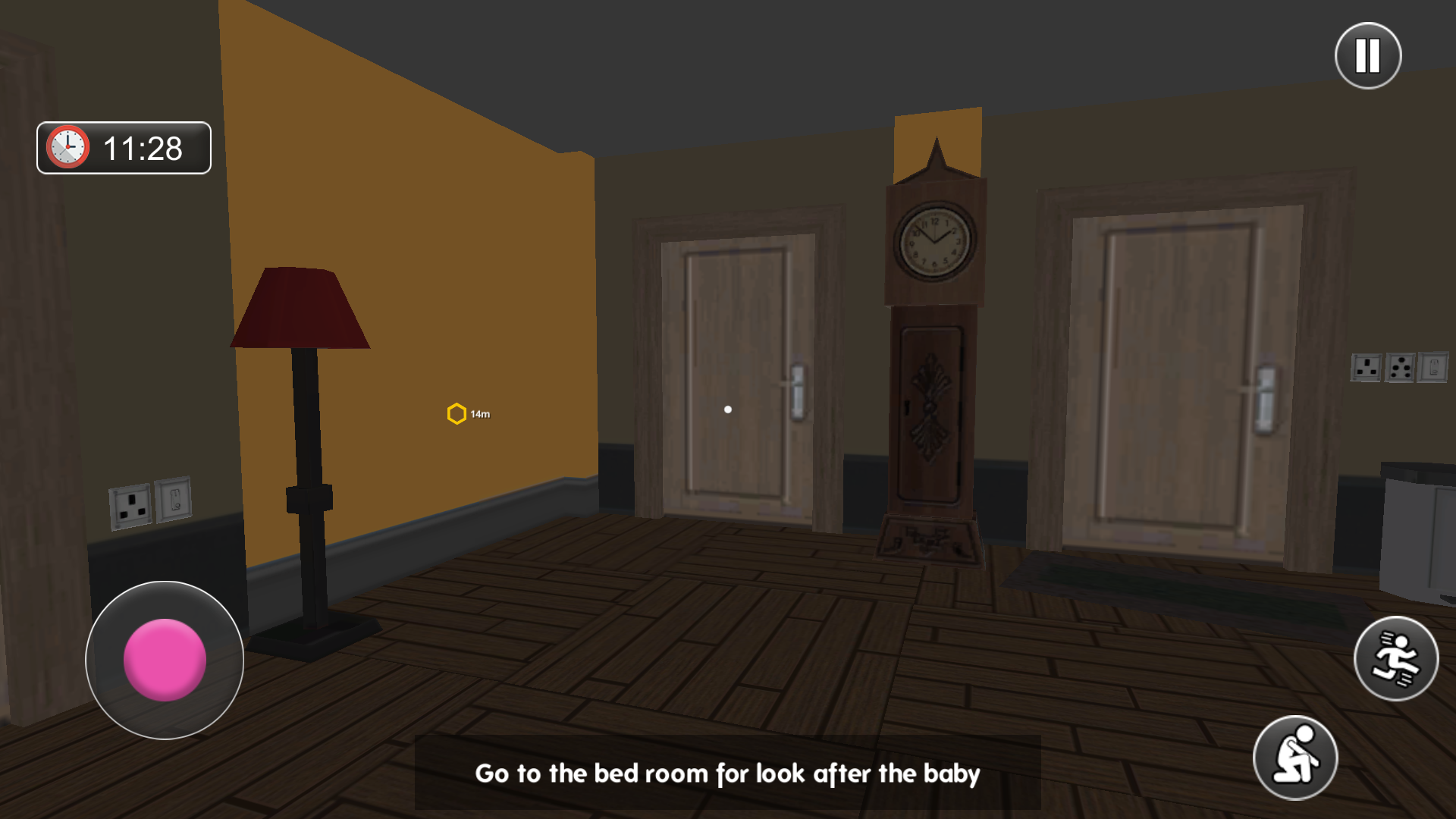Select the timer panel at top left
Screen dimensions: 1456x819
(x=123, y=149)
